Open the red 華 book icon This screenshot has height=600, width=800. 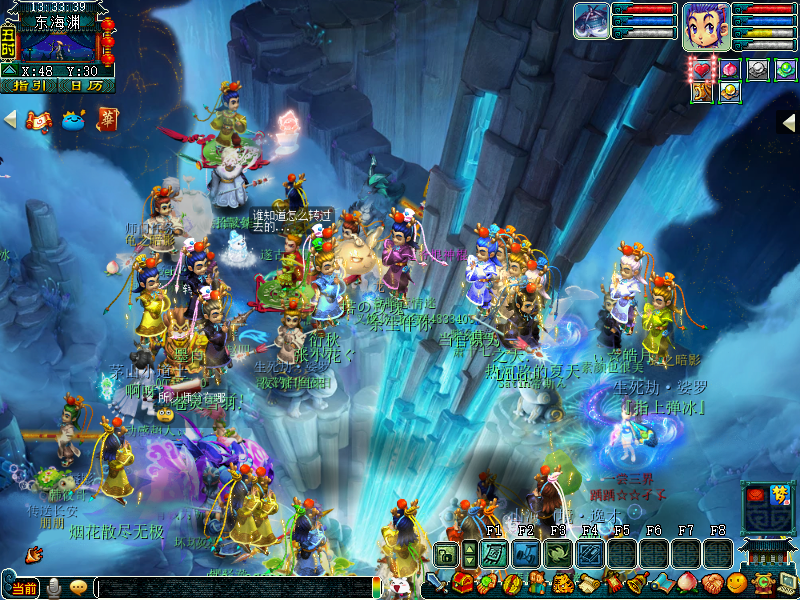tap(106, 120)
